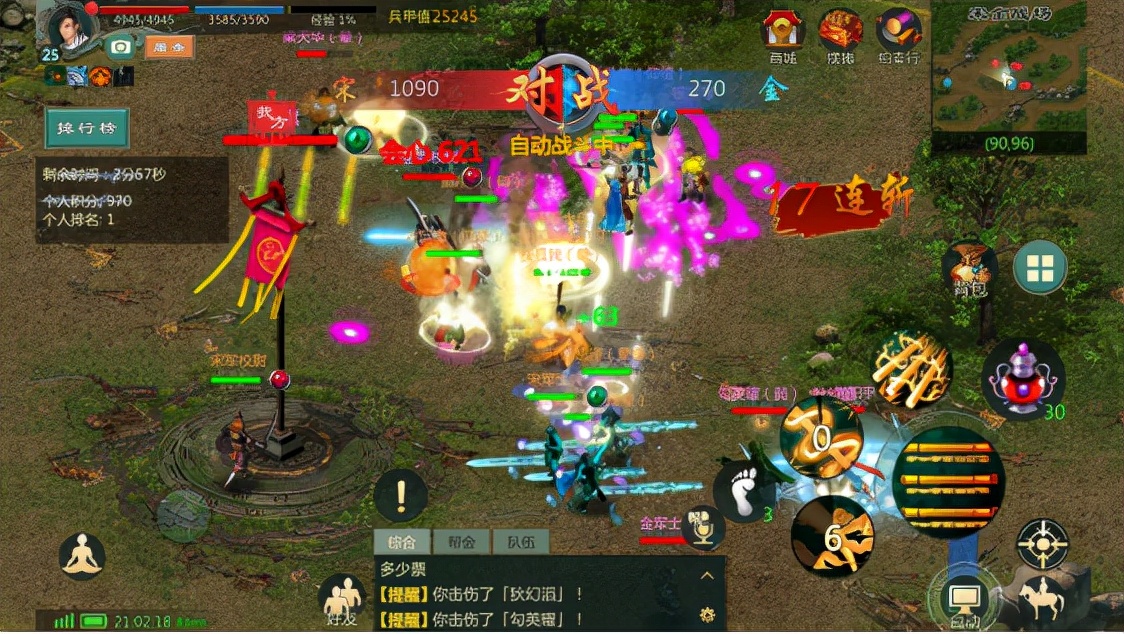Viewport: 1124px width, 634px height.
Task: Open the scroll-and-orb icon menu
Action: 898,33
